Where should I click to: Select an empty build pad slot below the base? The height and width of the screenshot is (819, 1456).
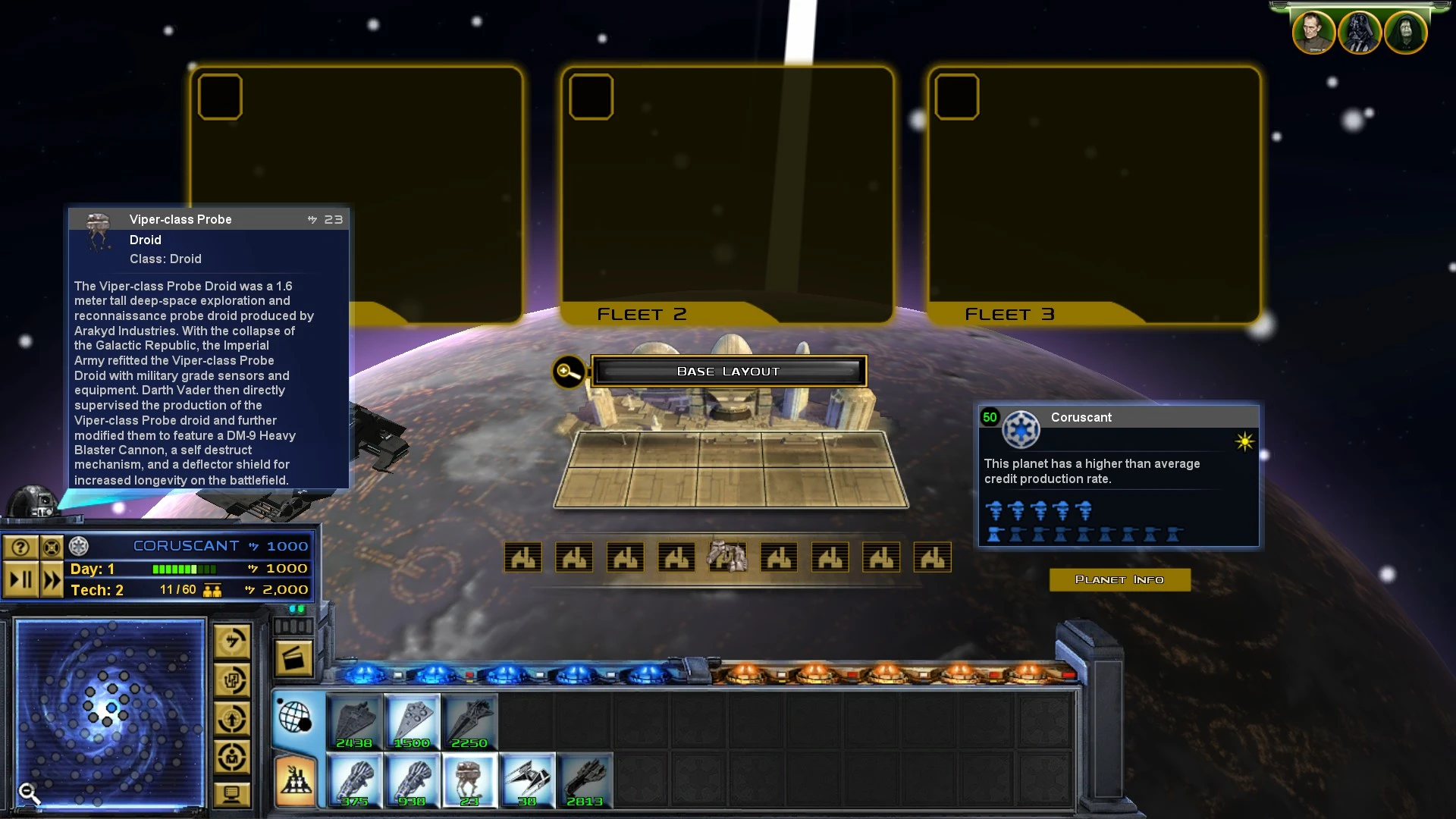pos(522,557)
